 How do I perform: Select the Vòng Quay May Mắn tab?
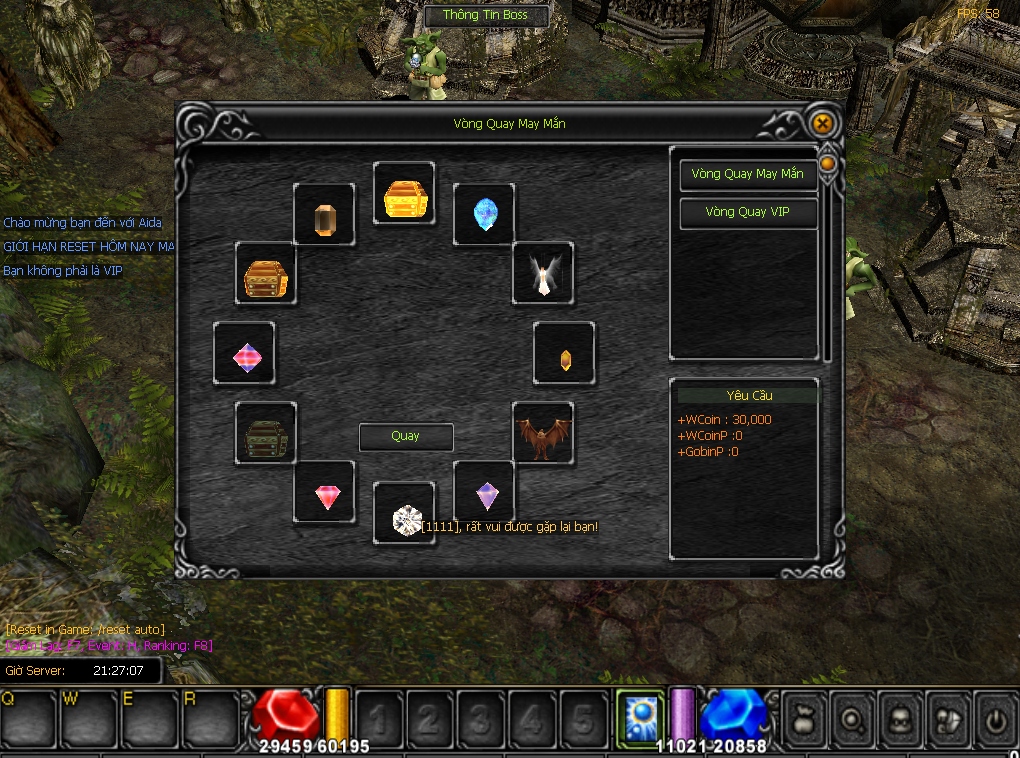pyautogui.click(x=748, y=174)
